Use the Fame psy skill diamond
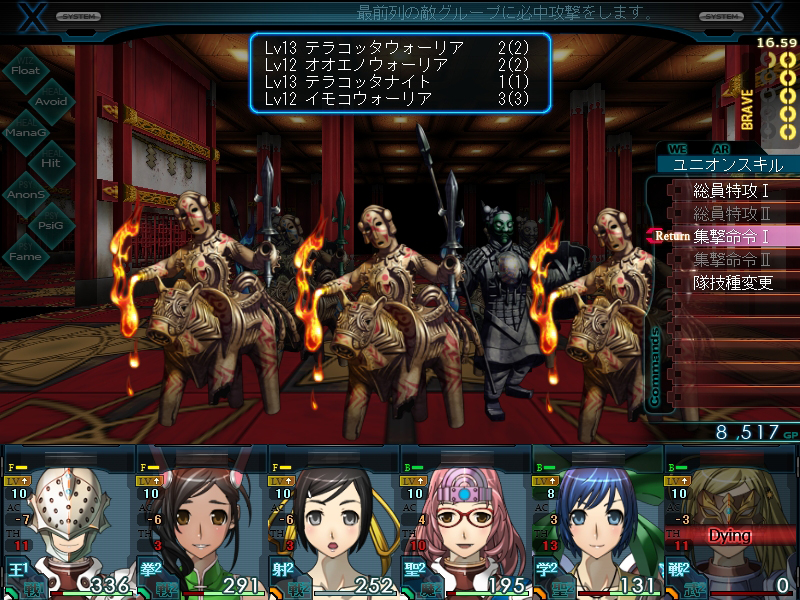This screenshot has height=600, width=800. 26,257
